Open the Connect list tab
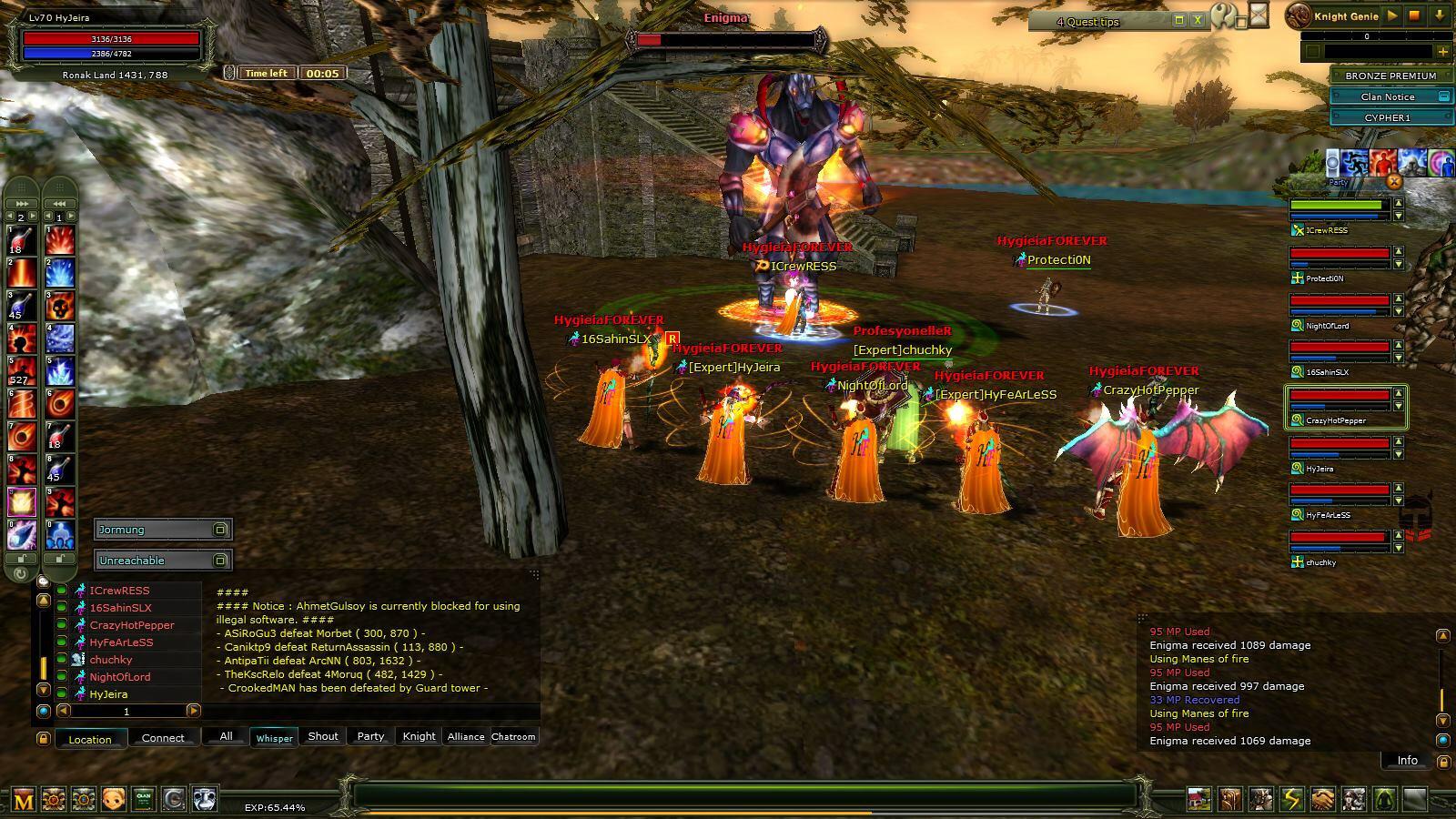Screen dimensions: 1456x819 [163, 738]
